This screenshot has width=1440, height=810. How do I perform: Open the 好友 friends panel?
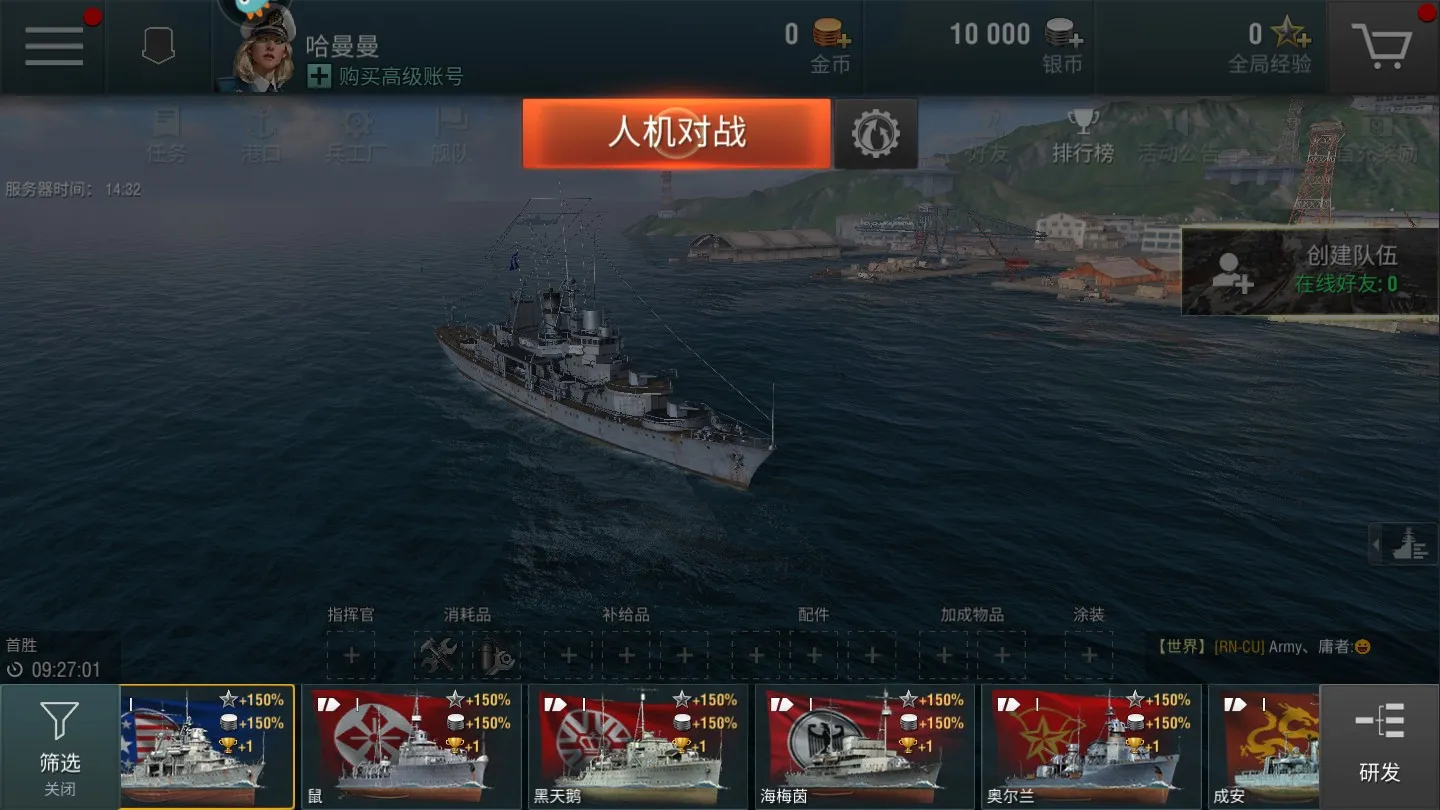(x=989, y=138)
